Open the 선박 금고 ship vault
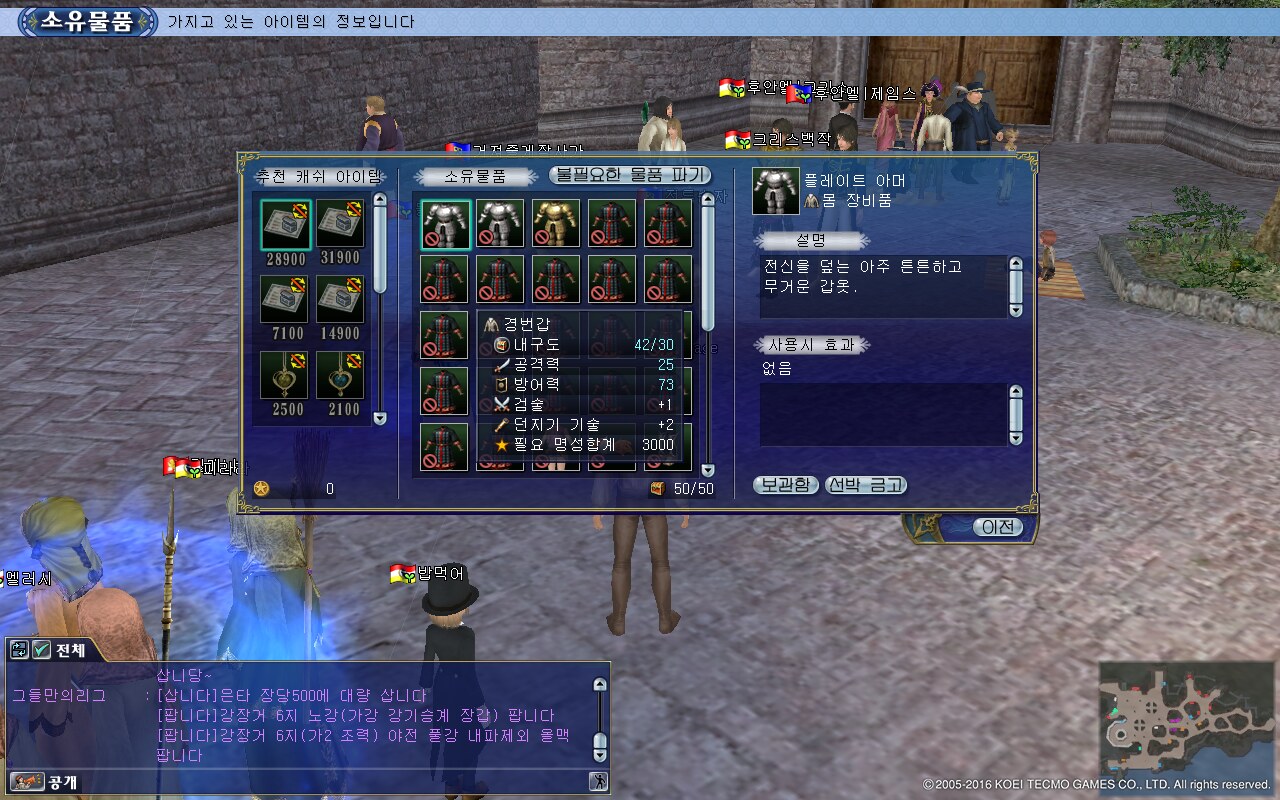Screen dimensions: 1280x800 coord(866,485)
